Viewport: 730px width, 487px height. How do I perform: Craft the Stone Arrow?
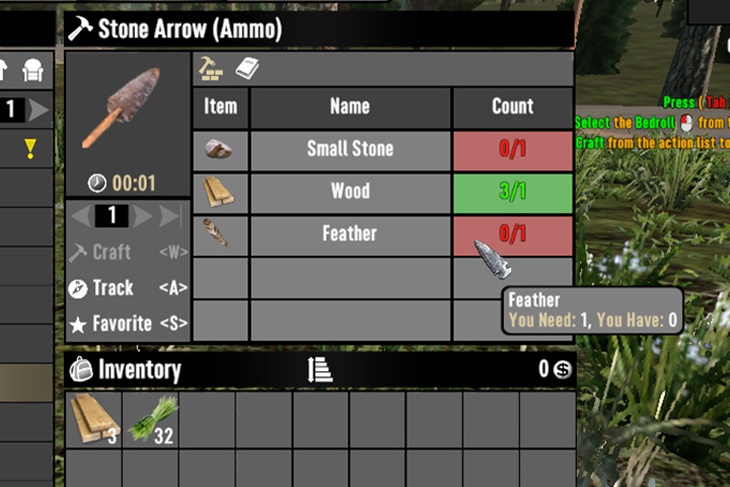(112, 252)
